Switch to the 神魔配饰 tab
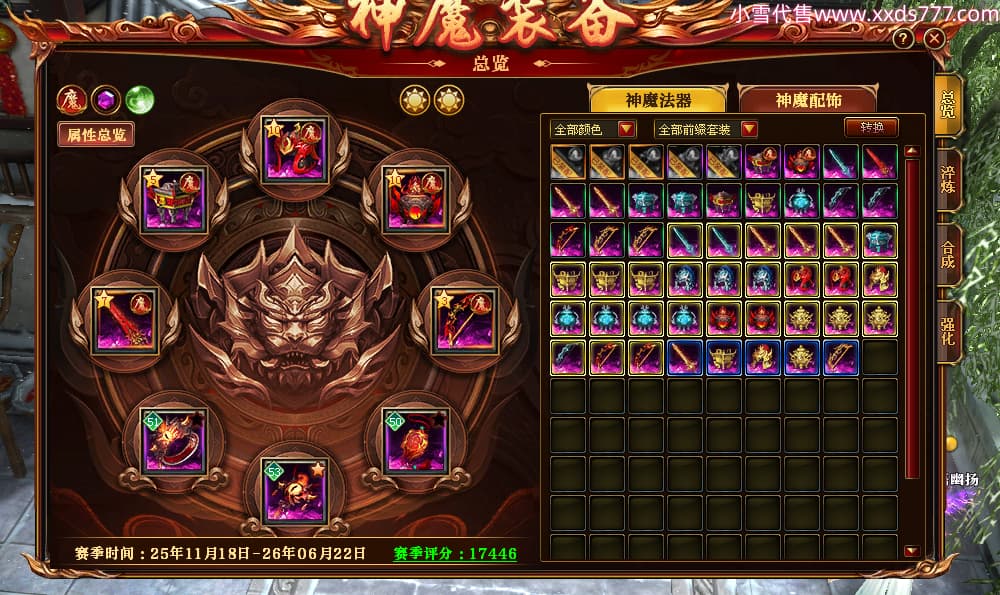Viewport: 1000px width, 595px height. [806, 100]
